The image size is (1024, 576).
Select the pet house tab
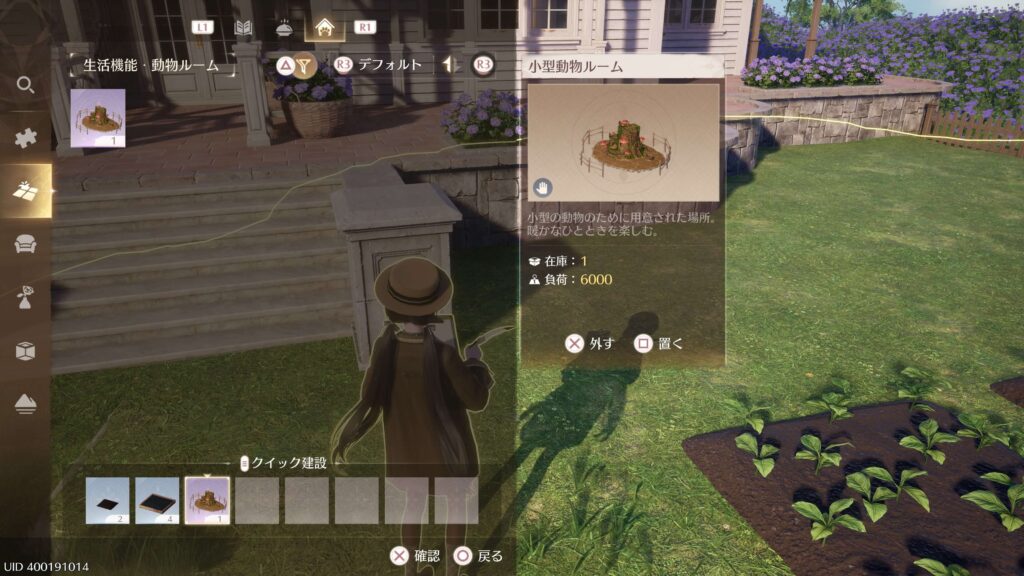pyautogui.click(x=324, y=27)
